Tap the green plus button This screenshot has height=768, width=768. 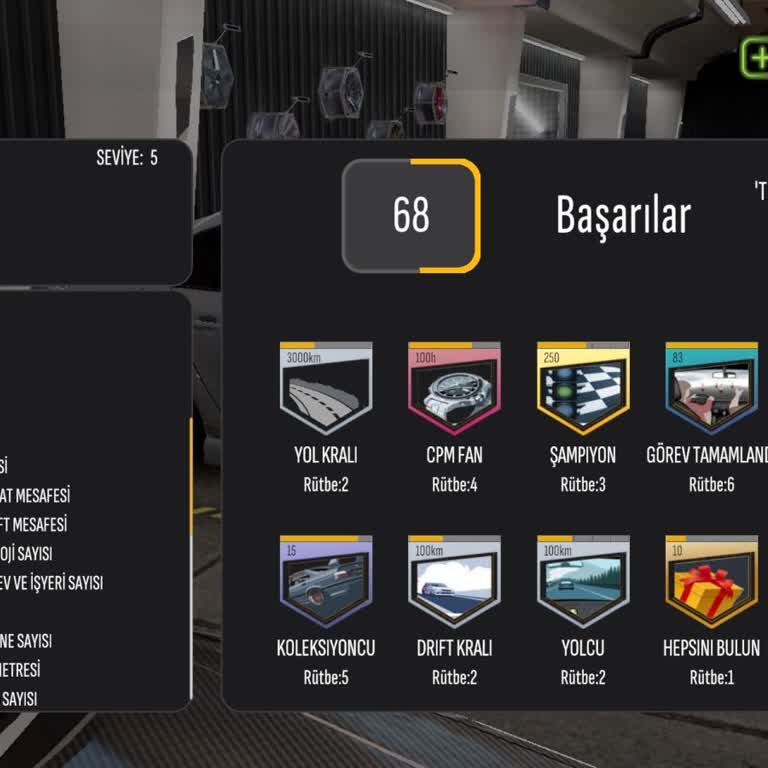tap(756, 57)
